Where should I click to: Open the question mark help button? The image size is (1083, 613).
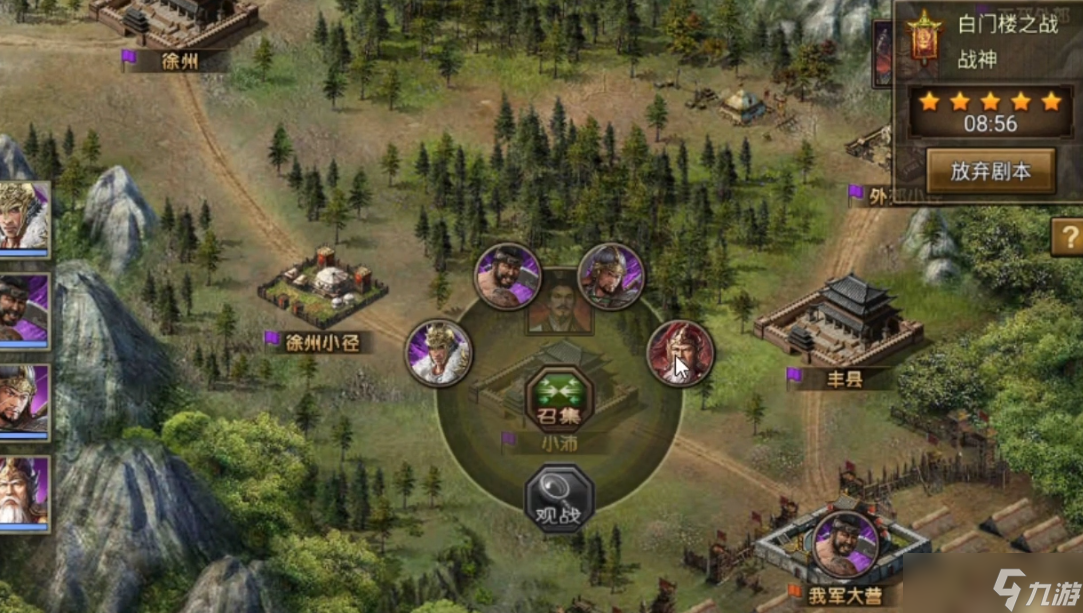1066,237
